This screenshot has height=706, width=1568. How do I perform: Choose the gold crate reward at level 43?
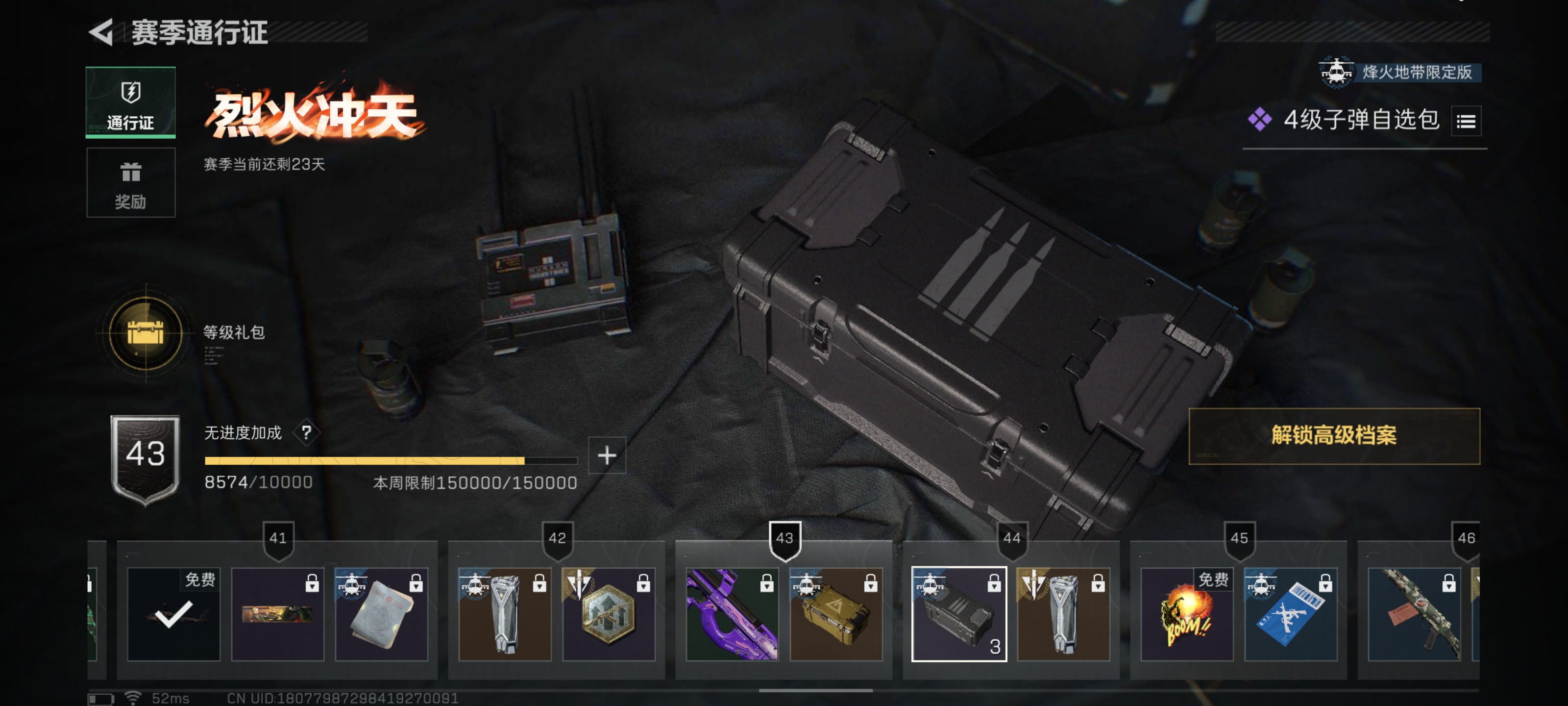pyautogui.click(x=836, y=613)
